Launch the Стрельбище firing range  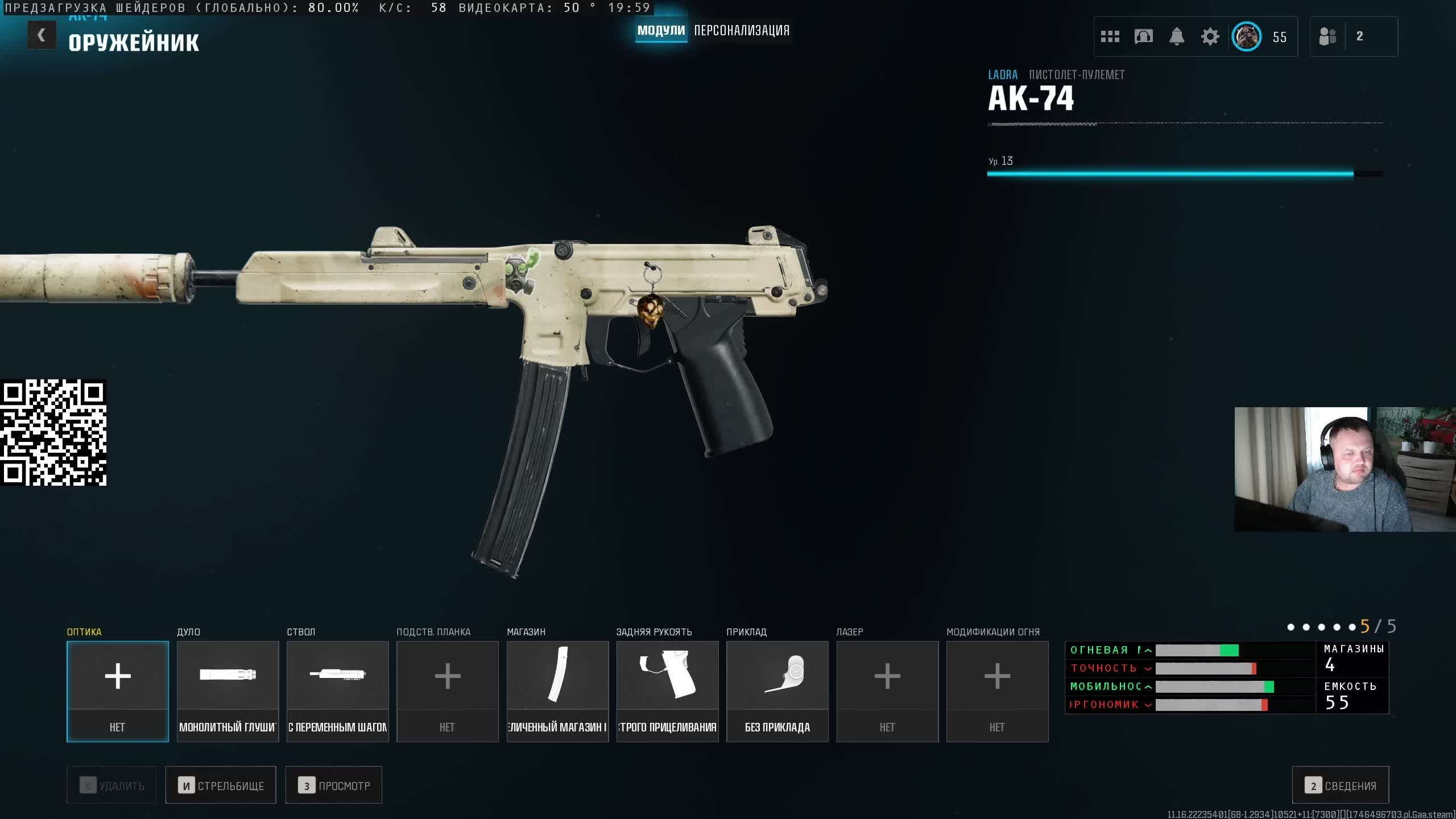coord(221,785)
